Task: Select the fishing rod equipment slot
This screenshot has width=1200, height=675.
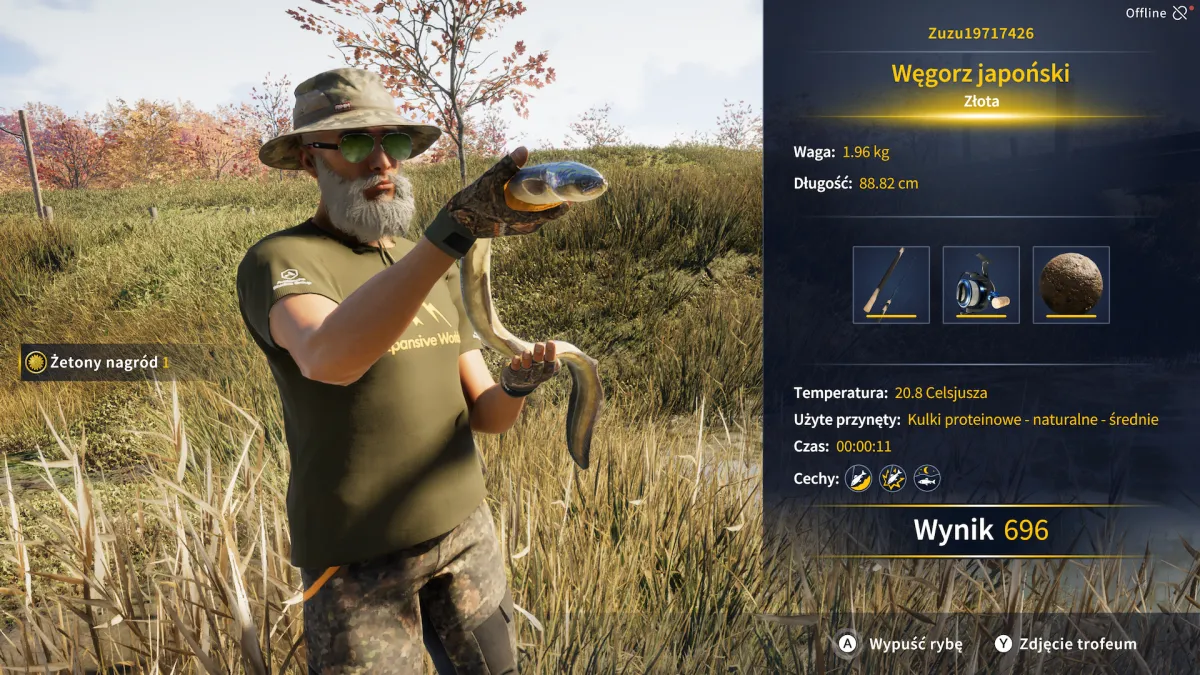Action: click(x=891, y=285)
